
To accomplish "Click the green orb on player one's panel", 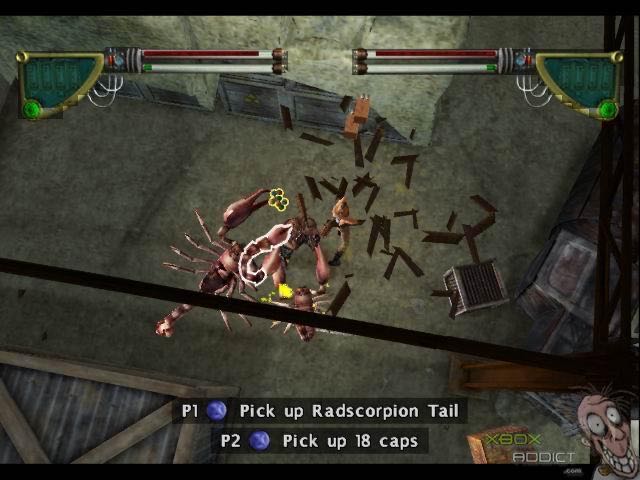I will pyautogui.click(x=32, y=108).
